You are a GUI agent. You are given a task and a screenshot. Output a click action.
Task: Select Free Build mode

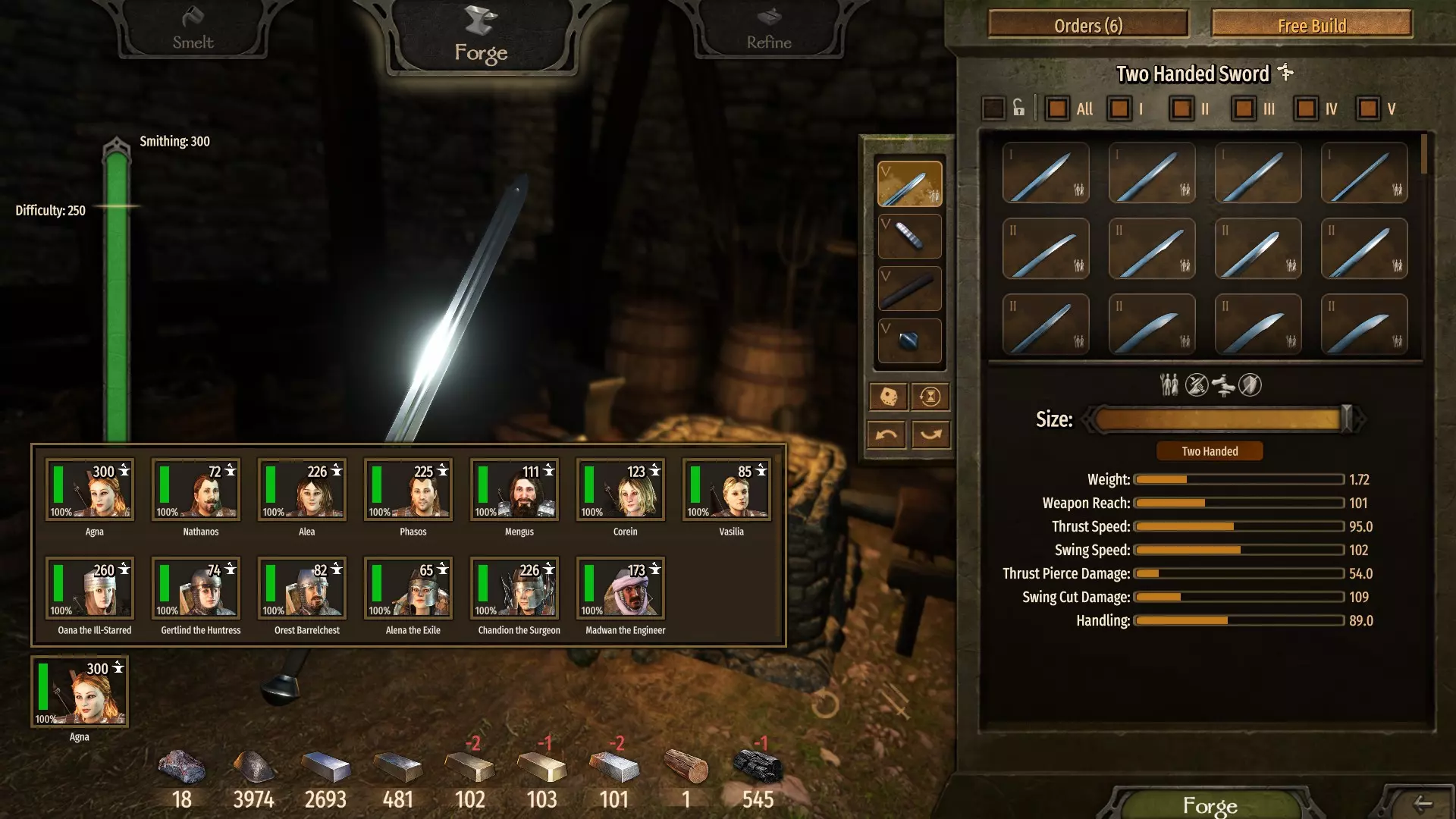pos(1311,25)
